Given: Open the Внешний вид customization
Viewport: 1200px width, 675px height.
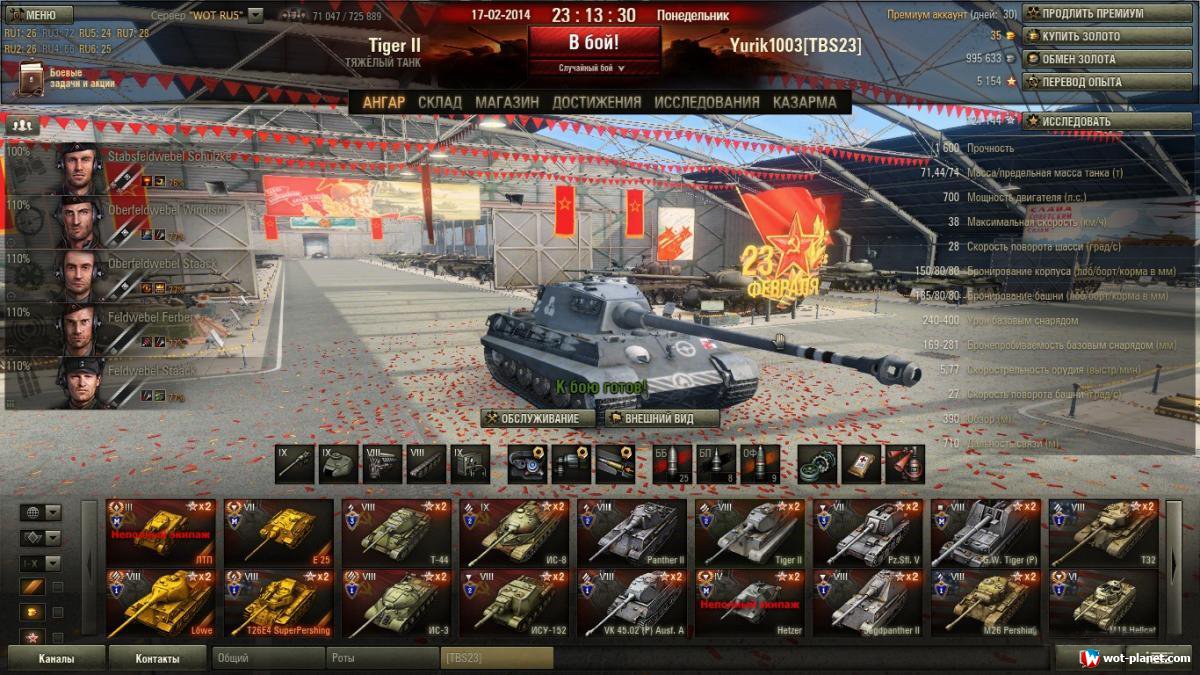Looking at the screenshot, I should pos(660,418).
